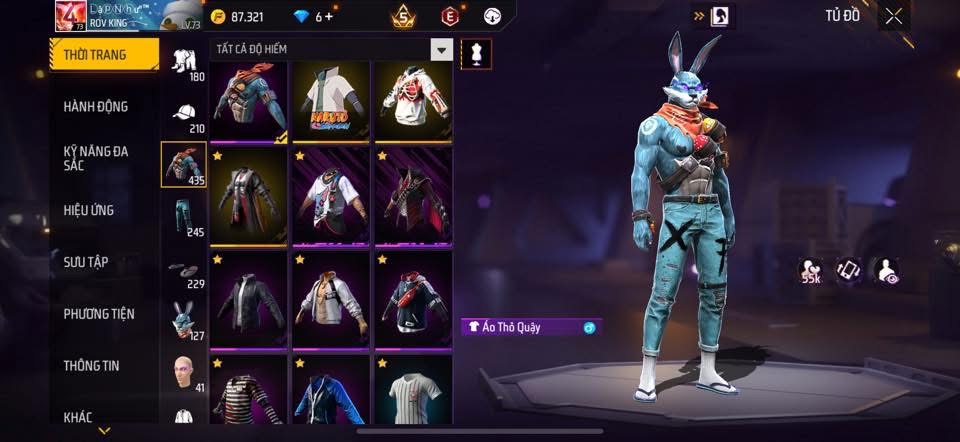The height and width of the screenshot is (442, 960).
Task: Click the mannequin icon beside the rarity dropdown
Action: 476,53
